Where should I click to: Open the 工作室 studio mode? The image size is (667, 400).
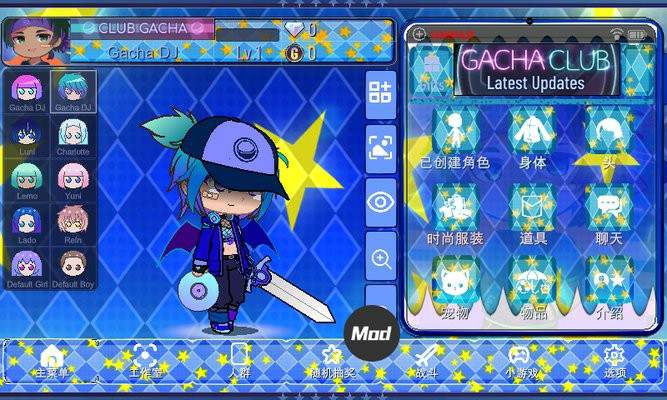(146, 361)
